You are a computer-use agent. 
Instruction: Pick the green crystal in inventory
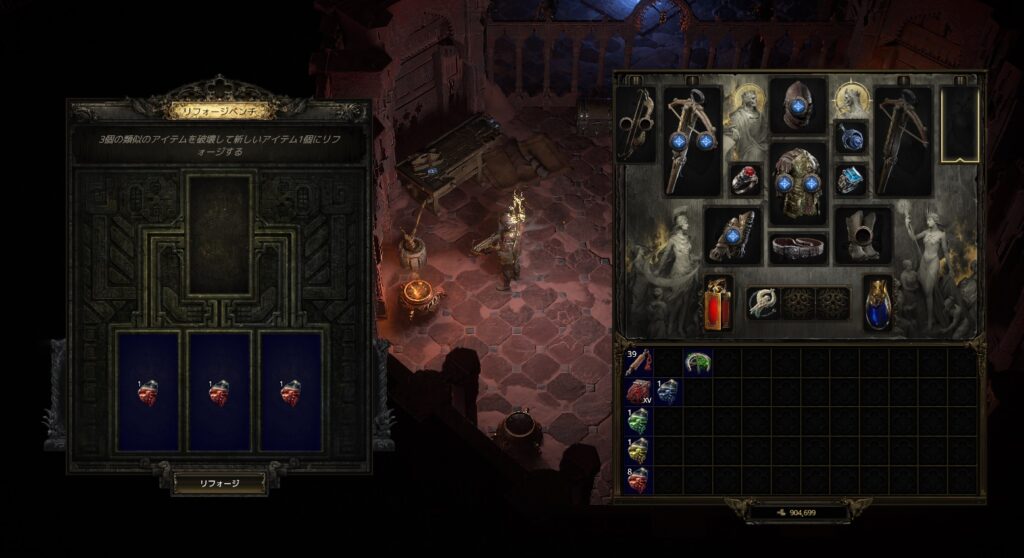pos(638,421)
